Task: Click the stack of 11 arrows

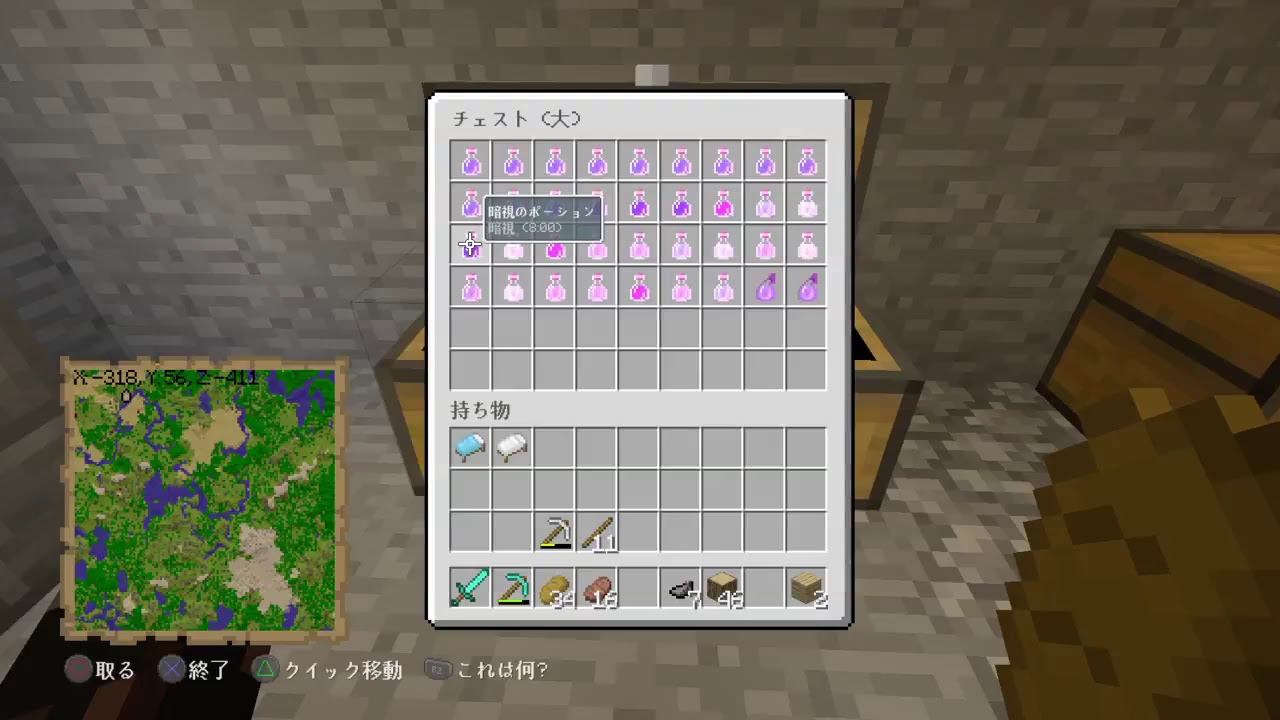Action: tap(596, 531)
